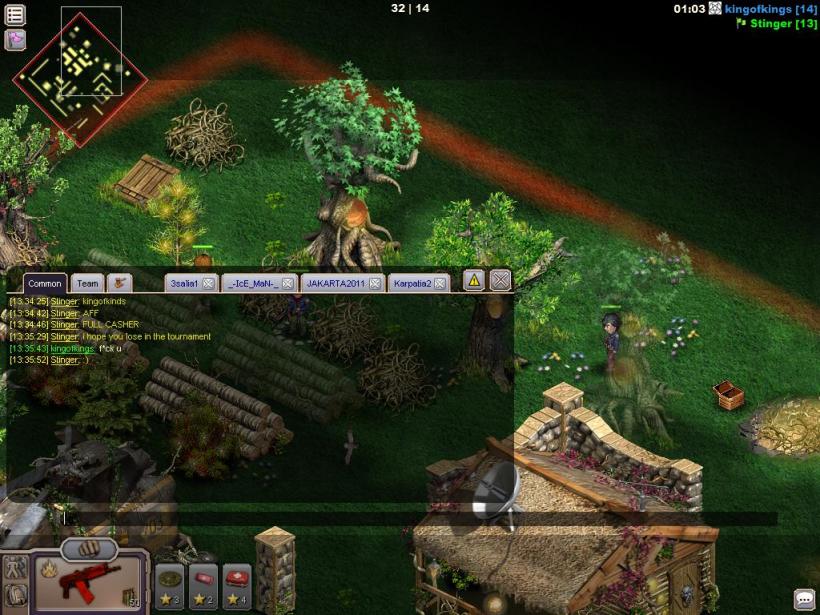Click the pink flag icon button

[15, 40]
